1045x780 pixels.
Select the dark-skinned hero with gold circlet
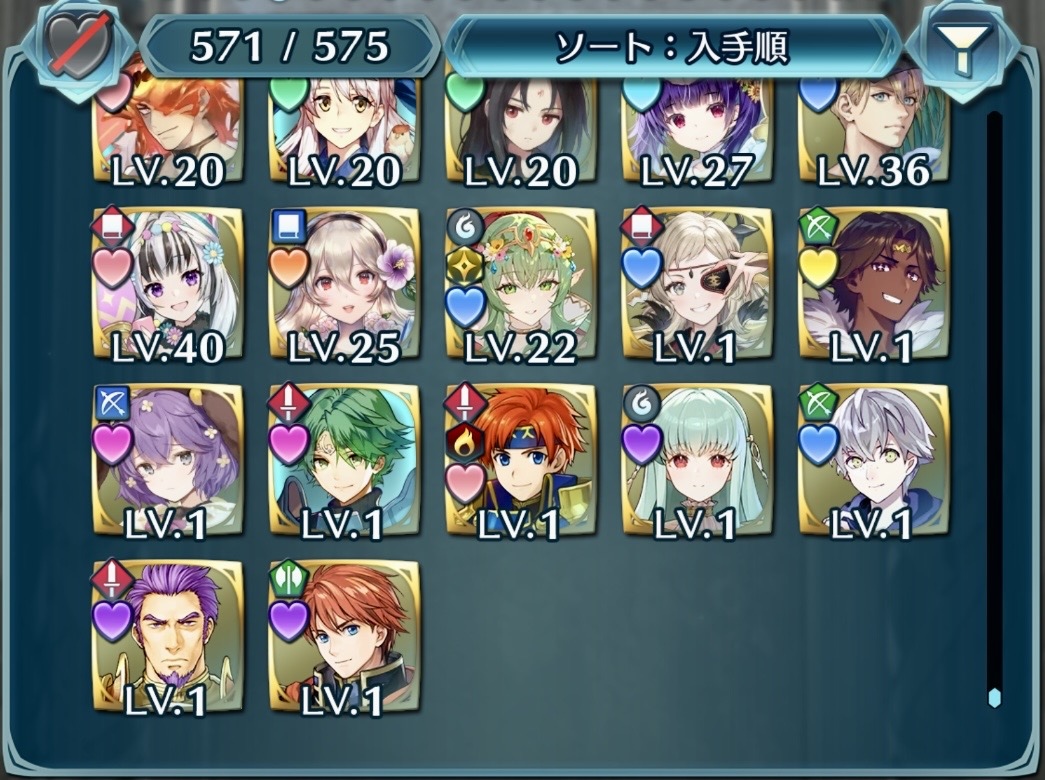[x=873, y=284]
